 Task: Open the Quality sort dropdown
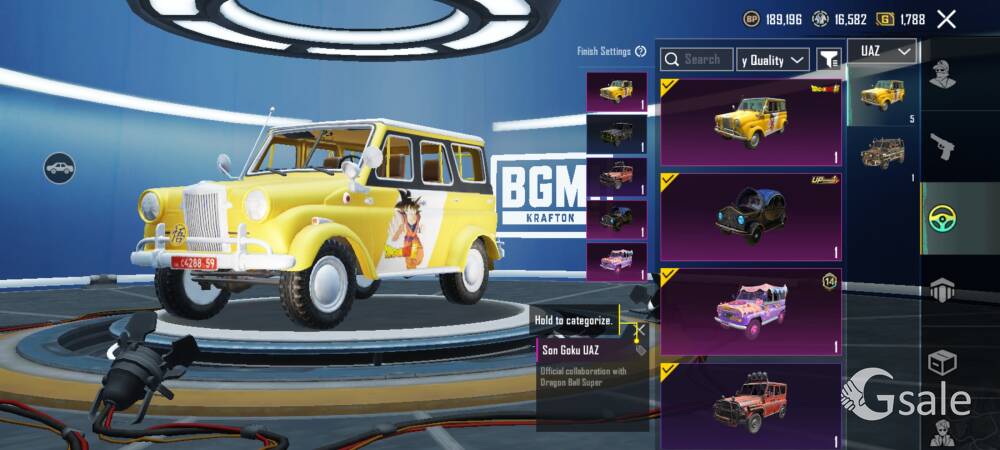click(773, 60)
